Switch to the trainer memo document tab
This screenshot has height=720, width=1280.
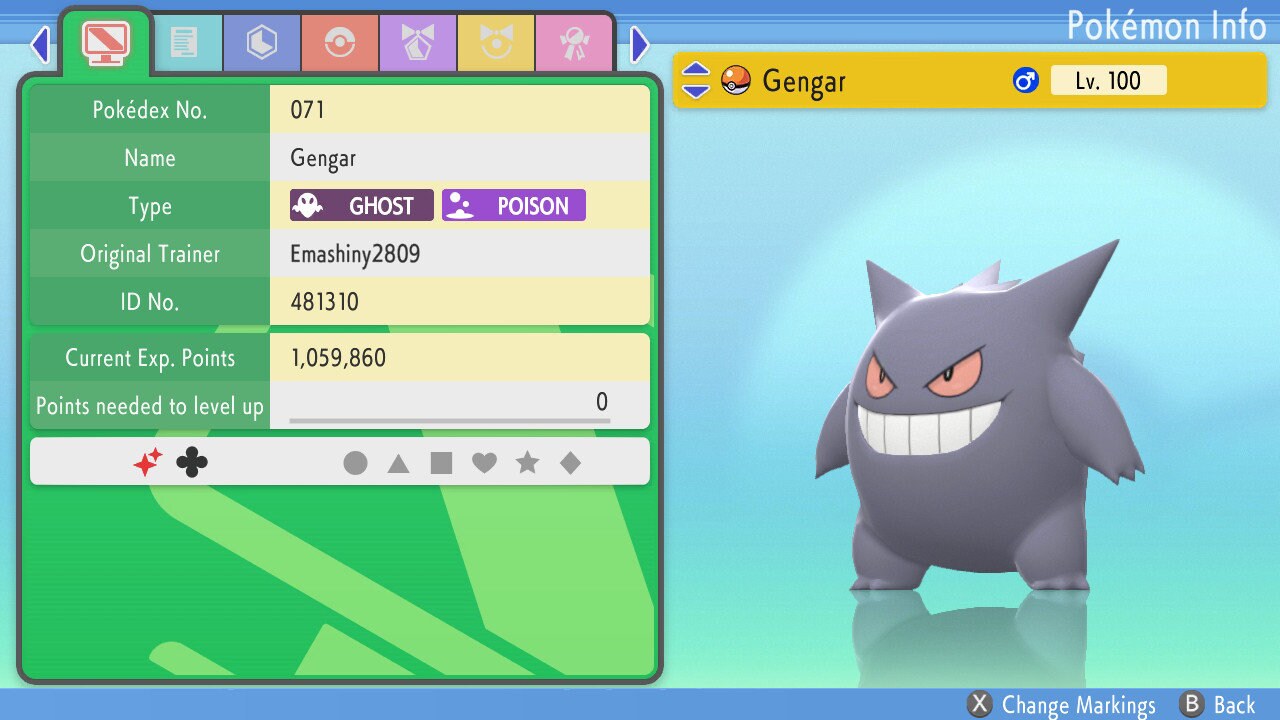coord(183,43)
